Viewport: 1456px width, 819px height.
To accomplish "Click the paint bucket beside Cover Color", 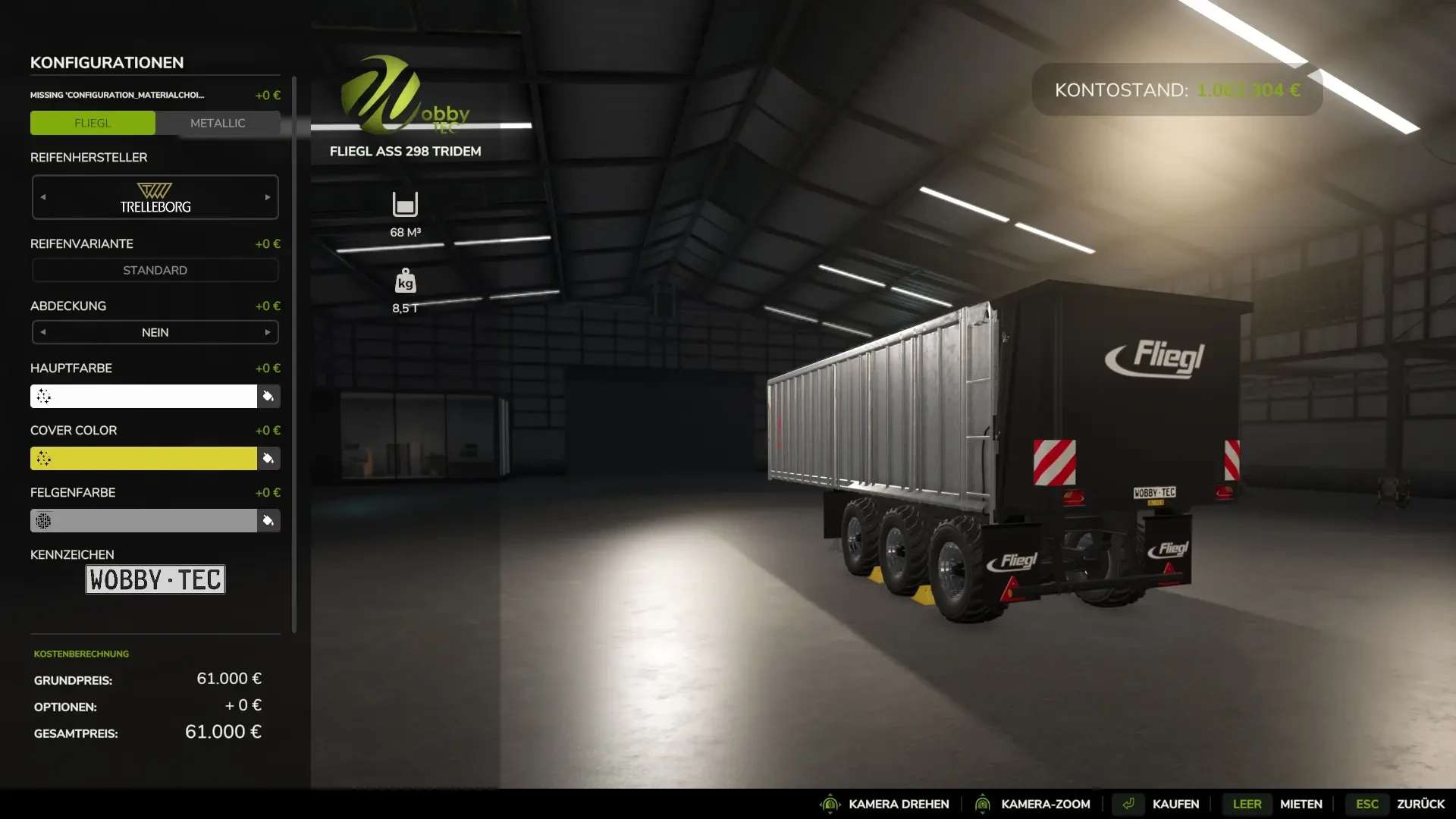I will 268,458.
